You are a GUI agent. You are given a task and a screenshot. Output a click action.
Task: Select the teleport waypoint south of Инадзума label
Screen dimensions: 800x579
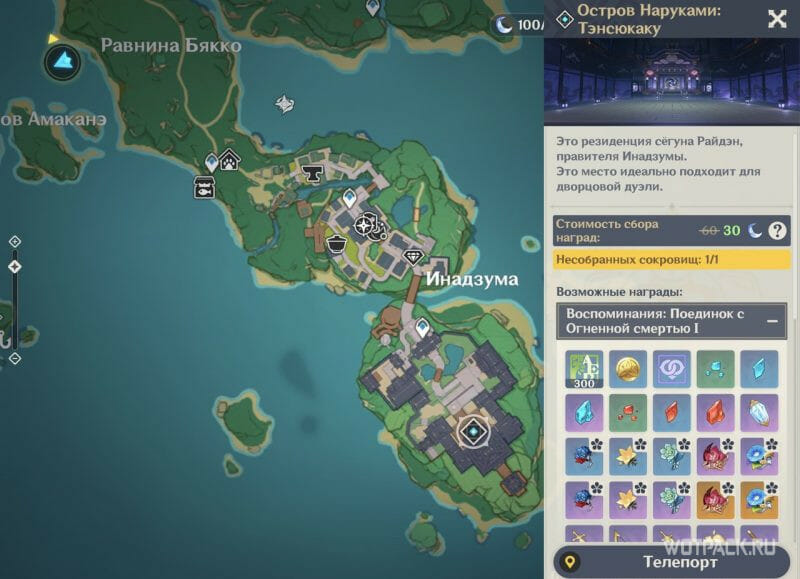423,326
